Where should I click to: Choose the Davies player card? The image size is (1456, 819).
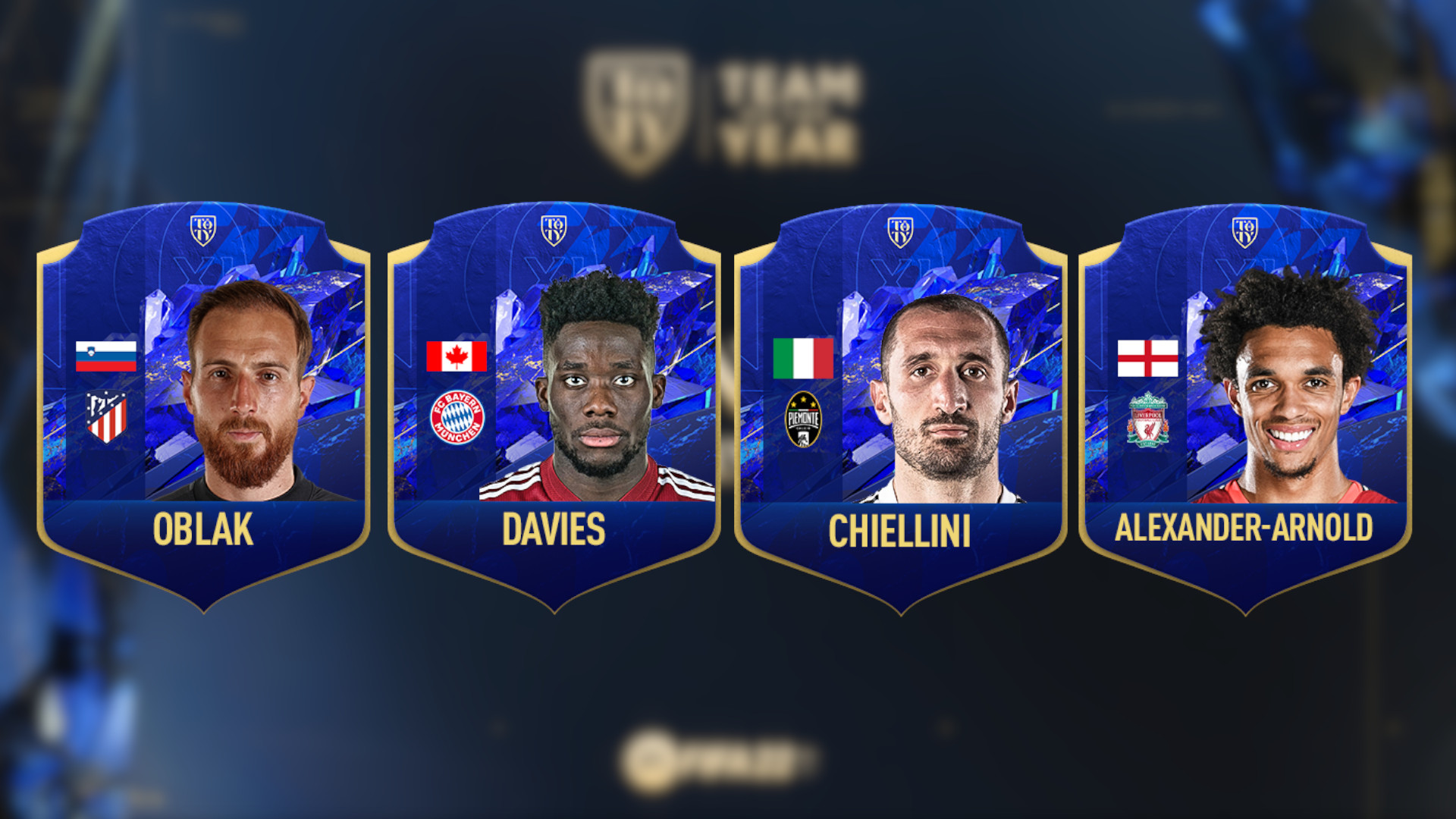(554, 406)
